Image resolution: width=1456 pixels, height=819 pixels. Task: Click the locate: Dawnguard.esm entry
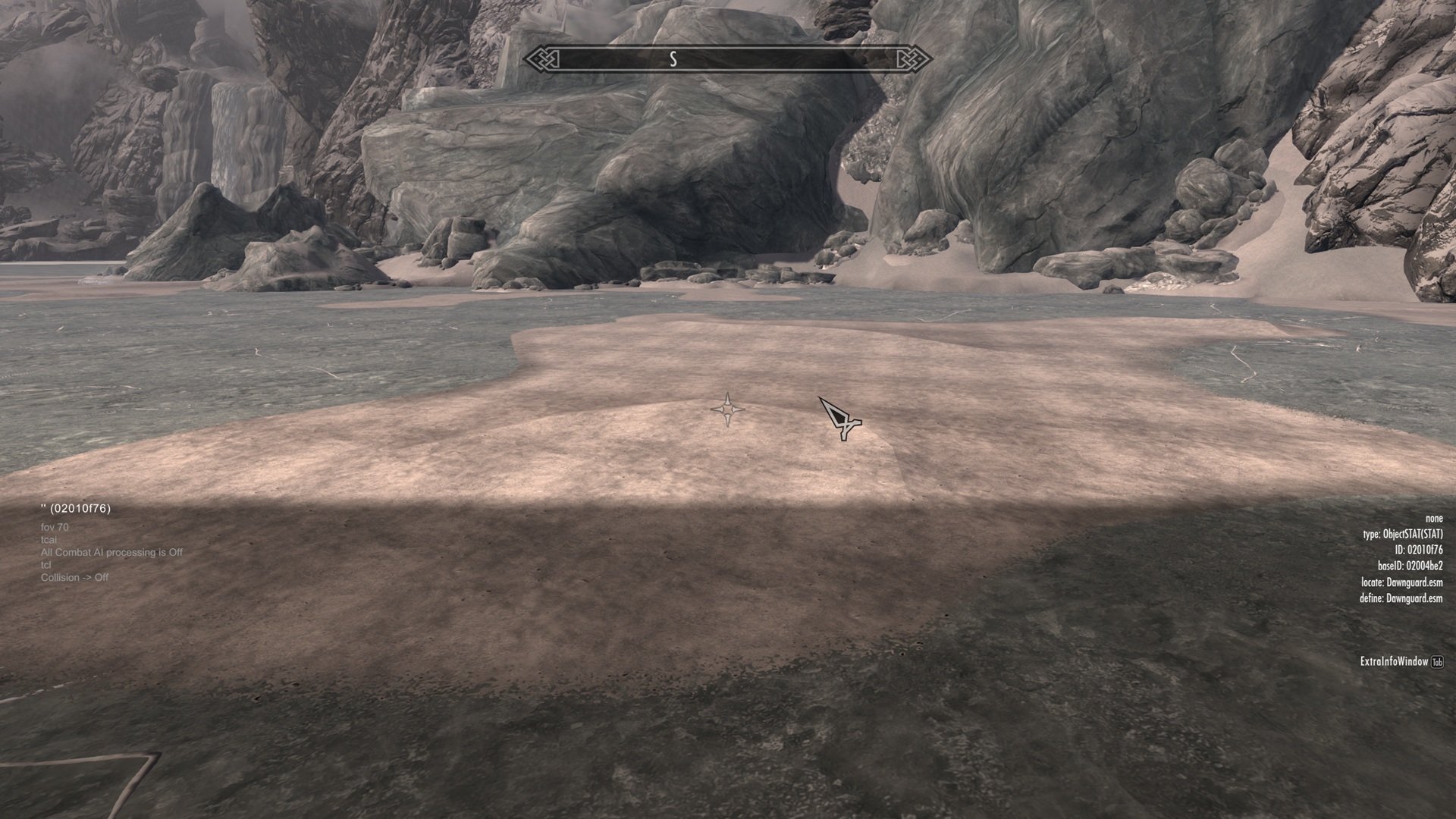coord(1401,582)
